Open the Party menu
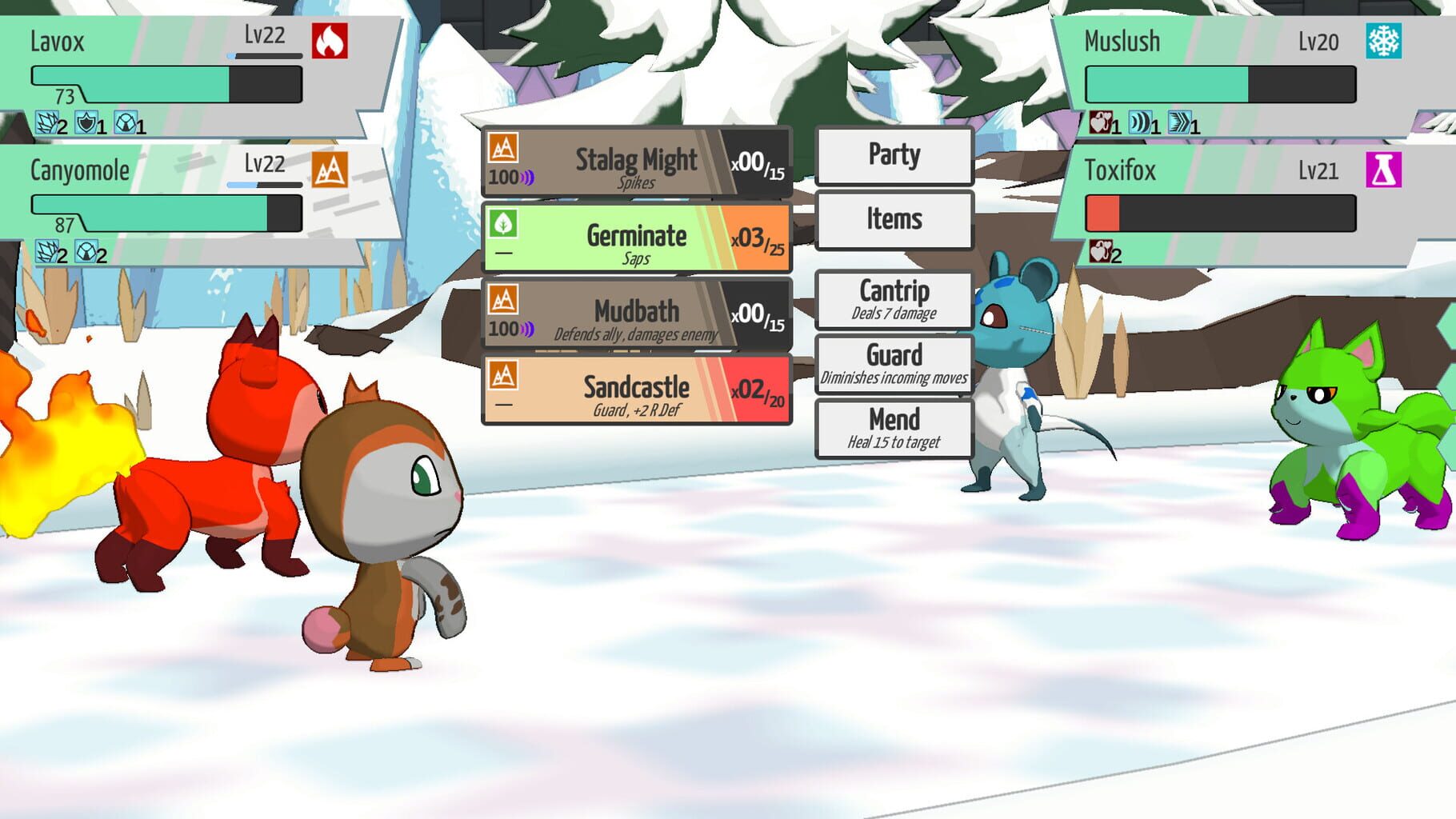Viewport: 1456px width, 819px height. tap(894, 156)
